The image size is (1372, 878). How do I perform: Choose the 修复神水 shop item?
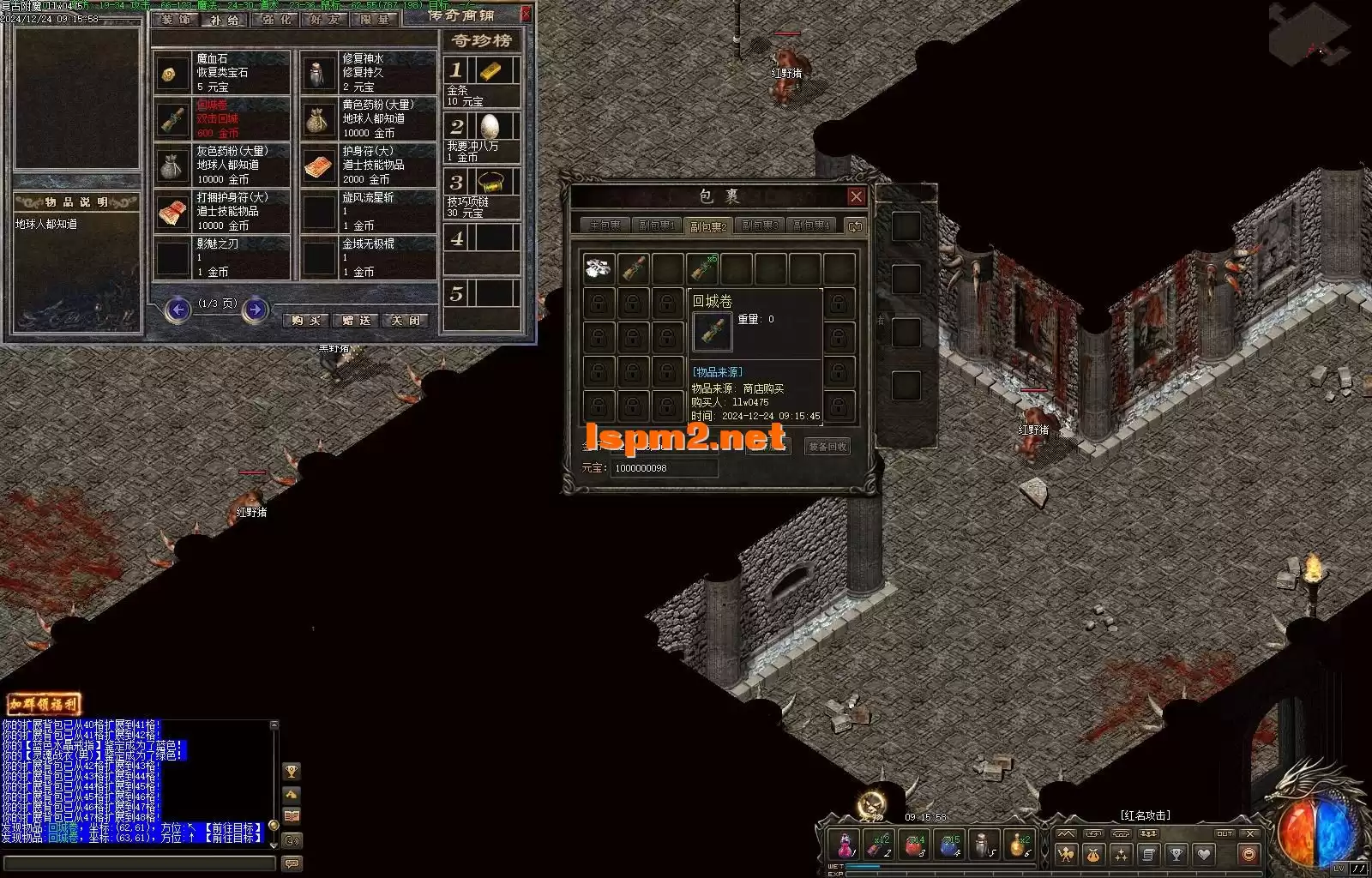[x=368, y=73]
